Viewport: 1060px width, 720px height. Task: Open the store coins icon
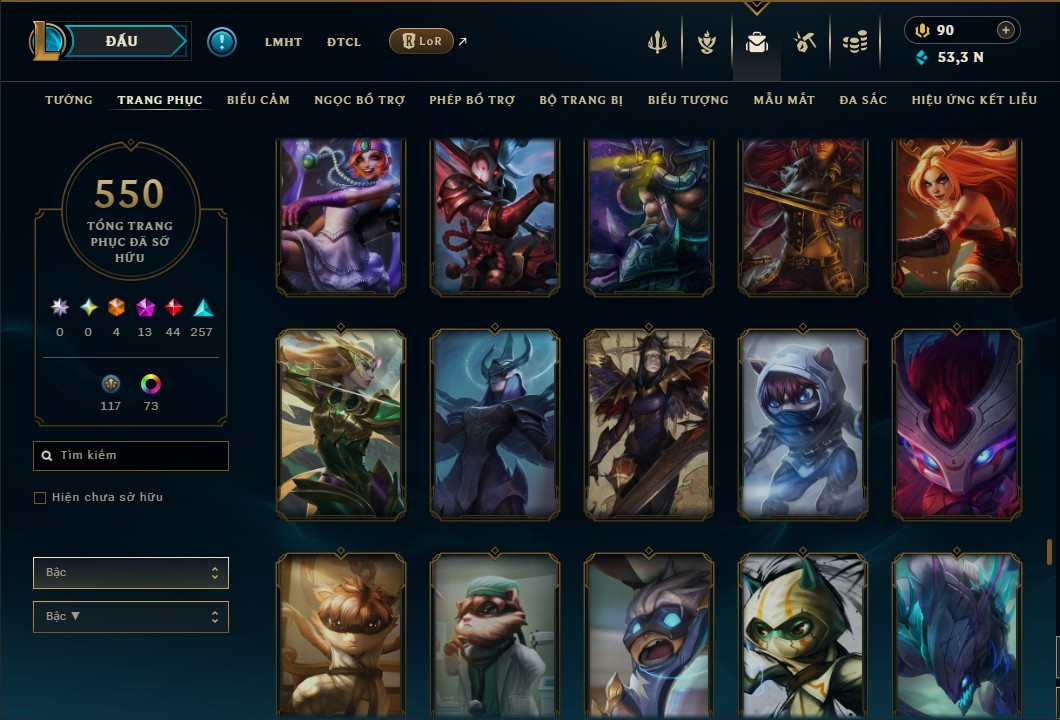click(x=854, y=42)
